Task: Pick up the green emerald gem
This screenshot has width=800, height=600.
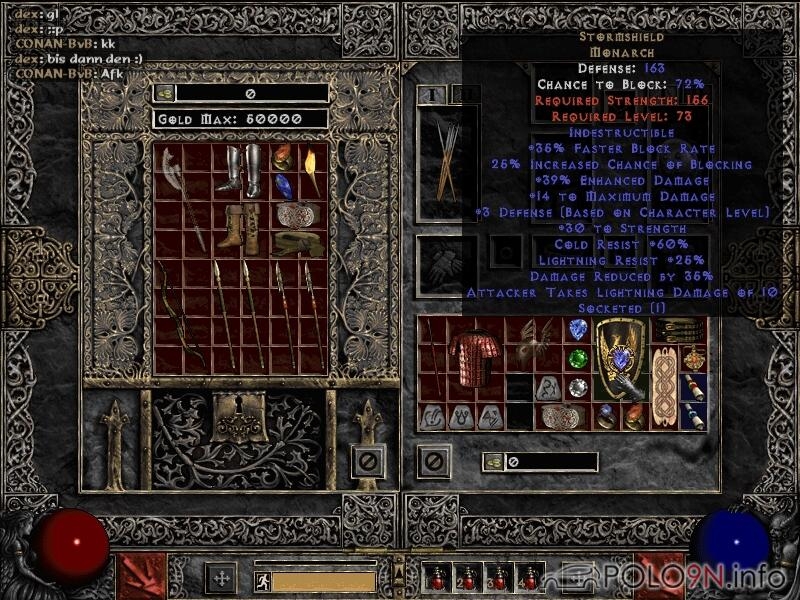Action: [x=577, y=358]
